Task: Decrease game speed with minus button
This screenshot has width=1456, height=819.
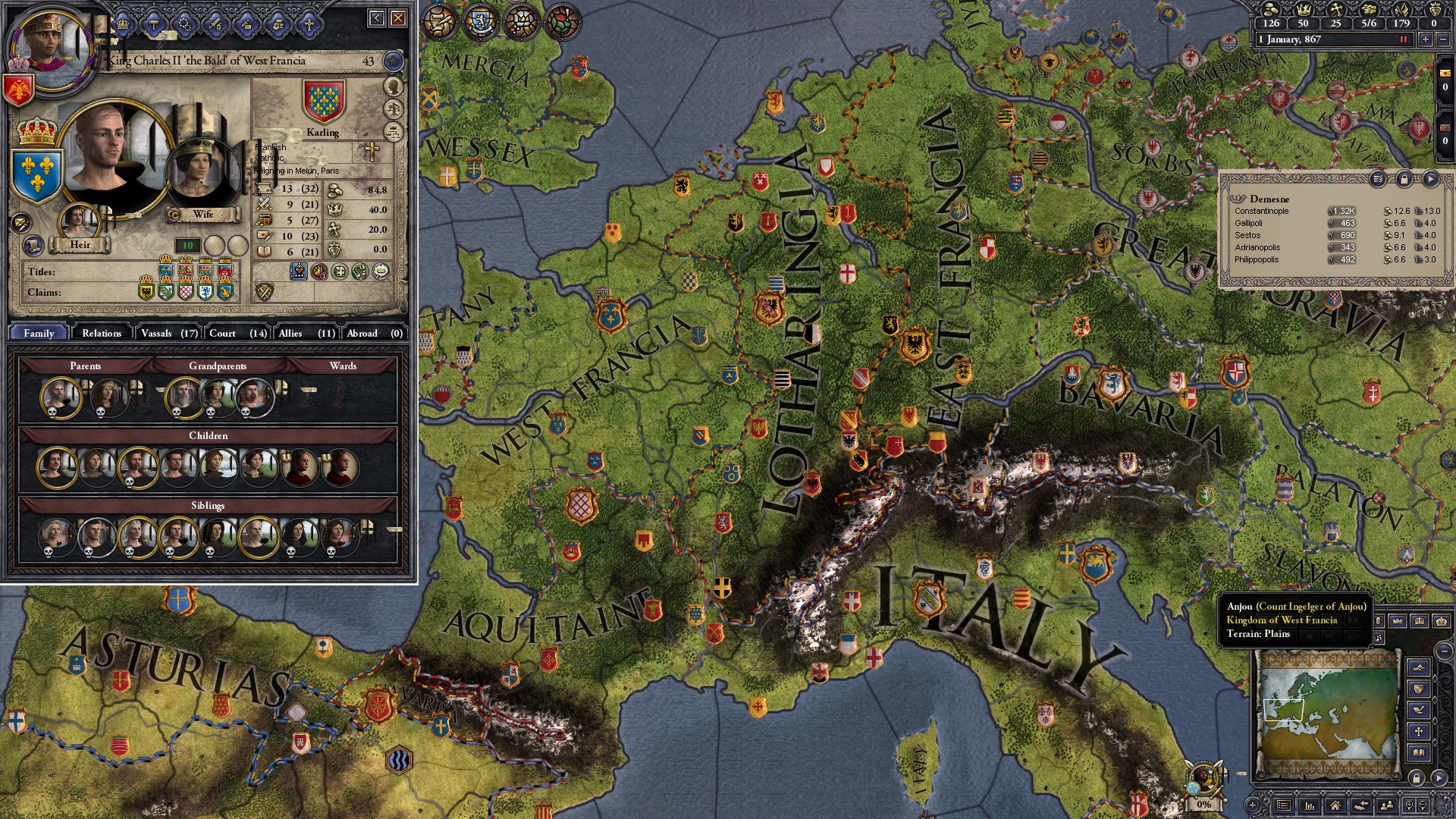Action: coord(1443,39)
